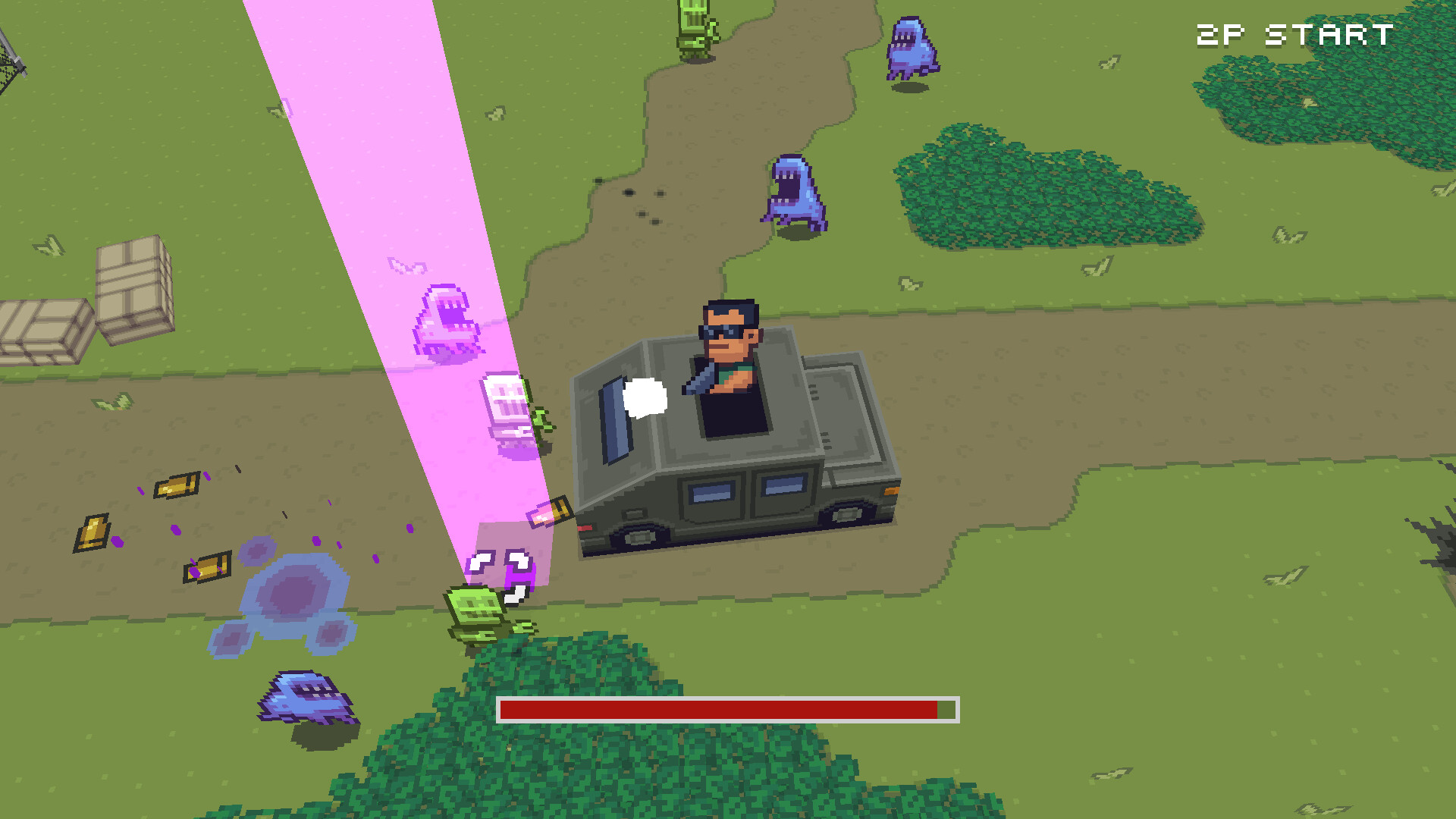Click the boss health bar at the bottom
The height and width of the screenshot is (819, 1456).
point(728,709)
